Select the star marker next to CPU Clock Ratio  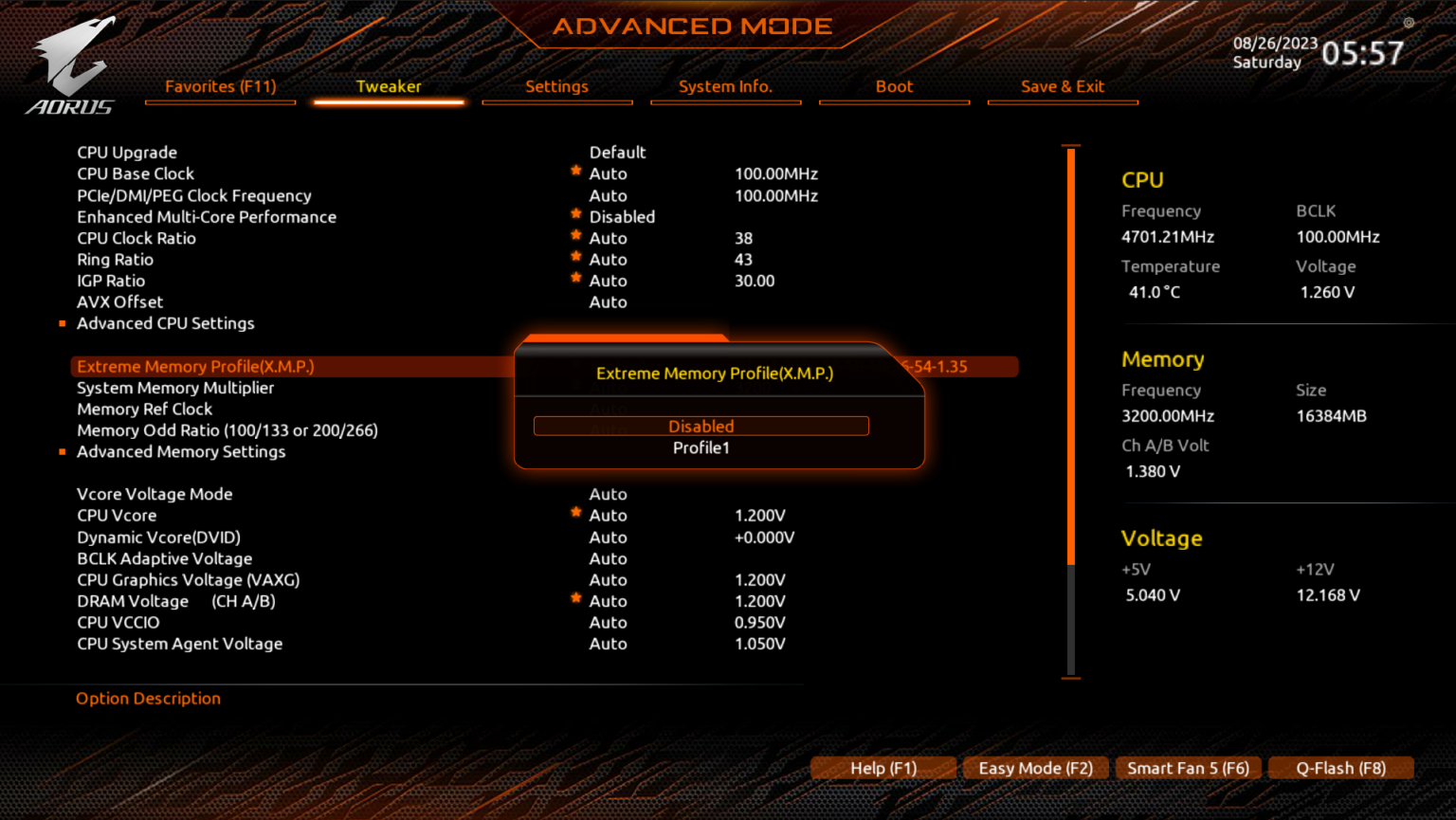(x=575, y=234)
